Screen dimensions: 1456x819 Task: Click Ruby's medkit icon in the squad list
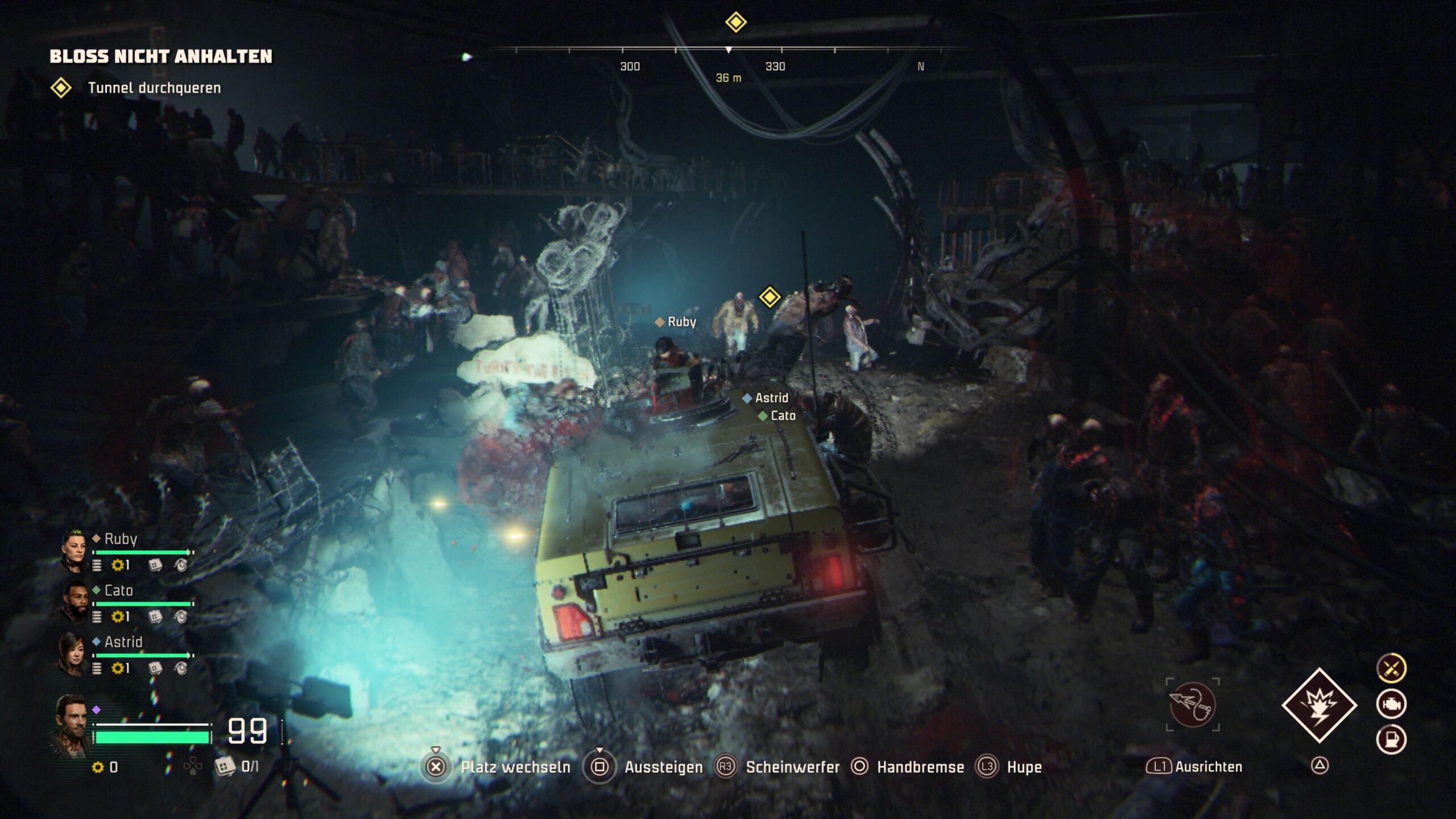[155, 565]
